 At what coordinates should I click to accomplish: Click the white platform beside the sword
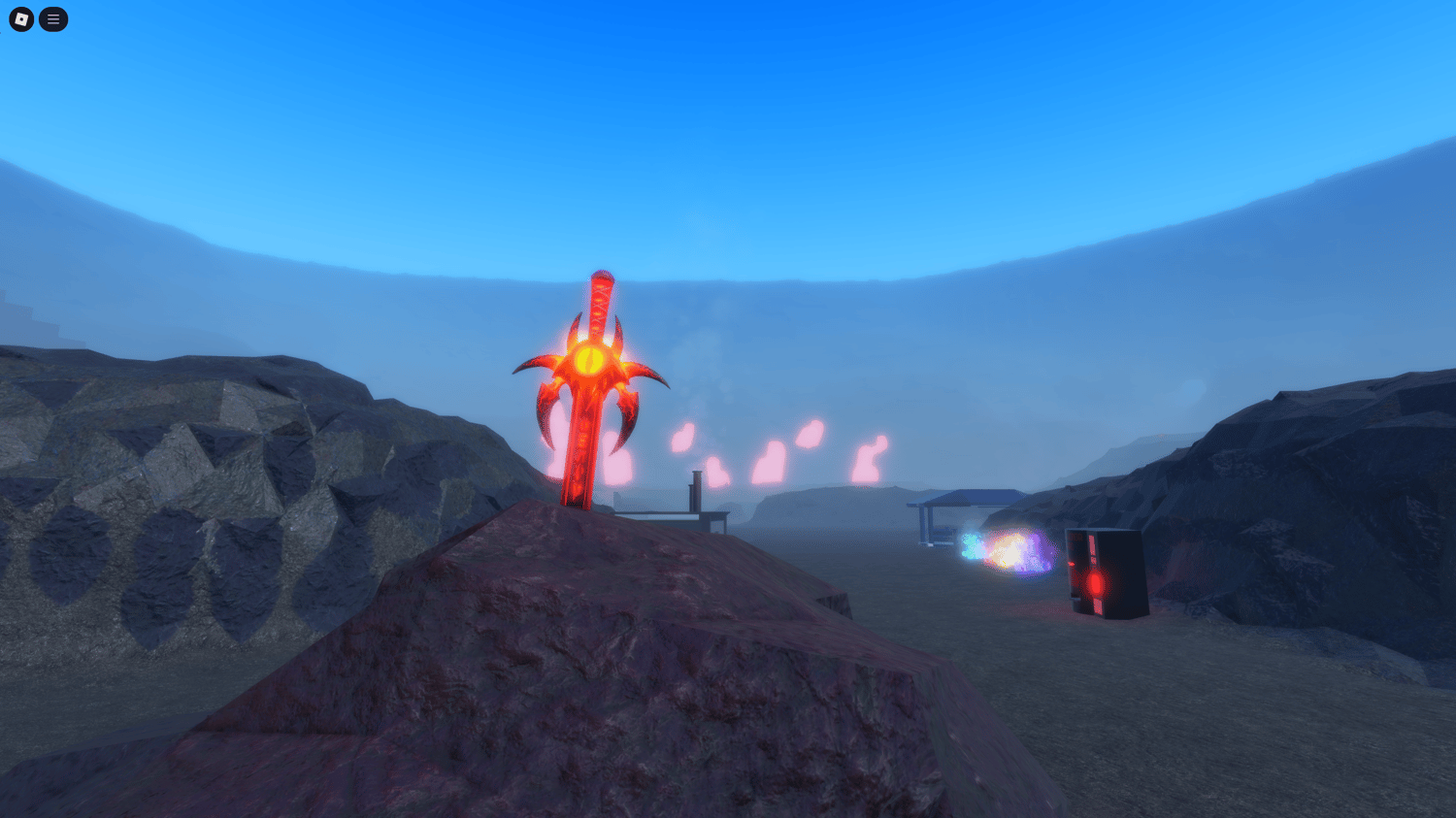660,514
